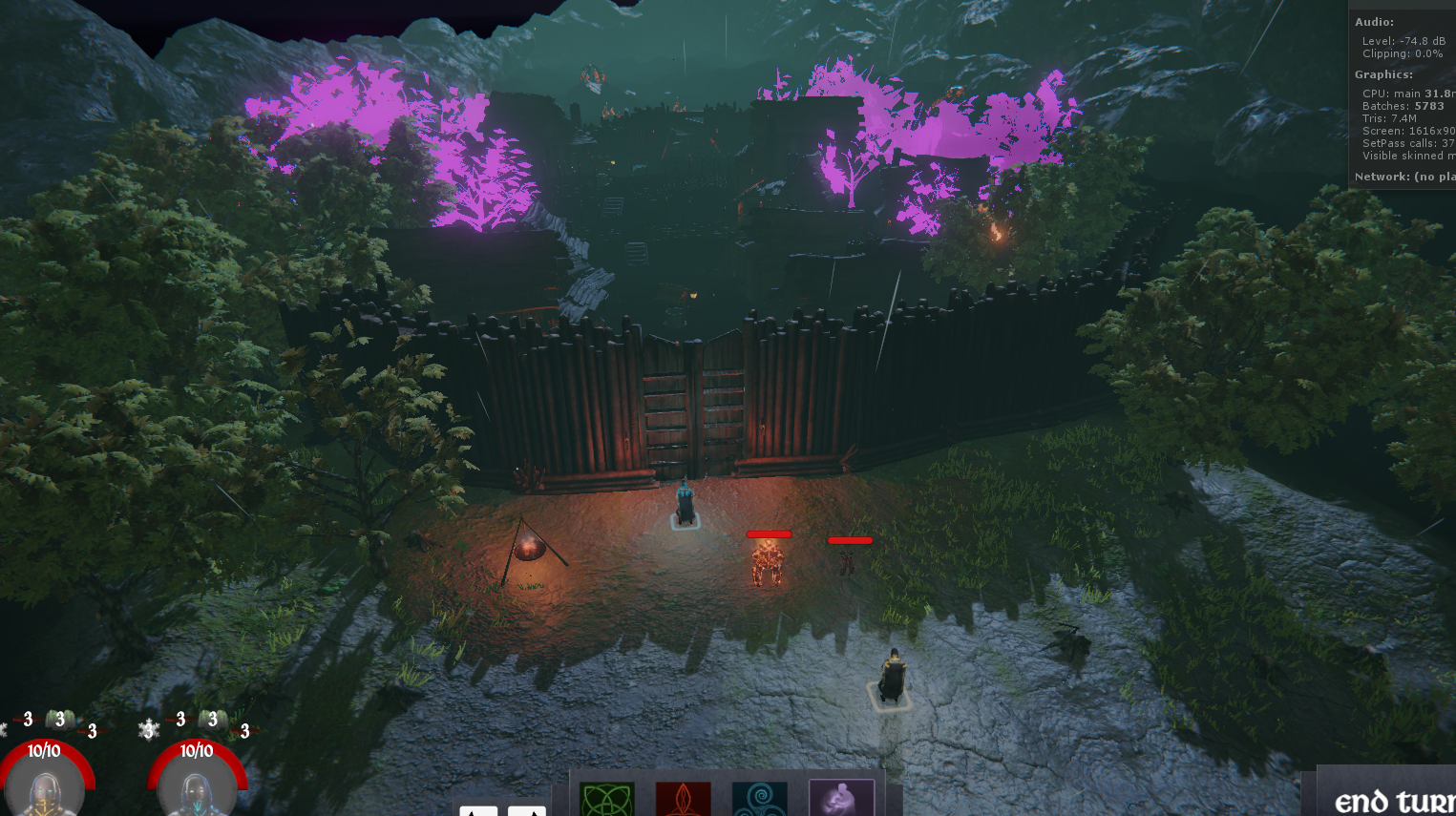Screen dimensions: 1456x816
Task: Select the hero unit on the rocky ground
Action: [x=892, y=678]
